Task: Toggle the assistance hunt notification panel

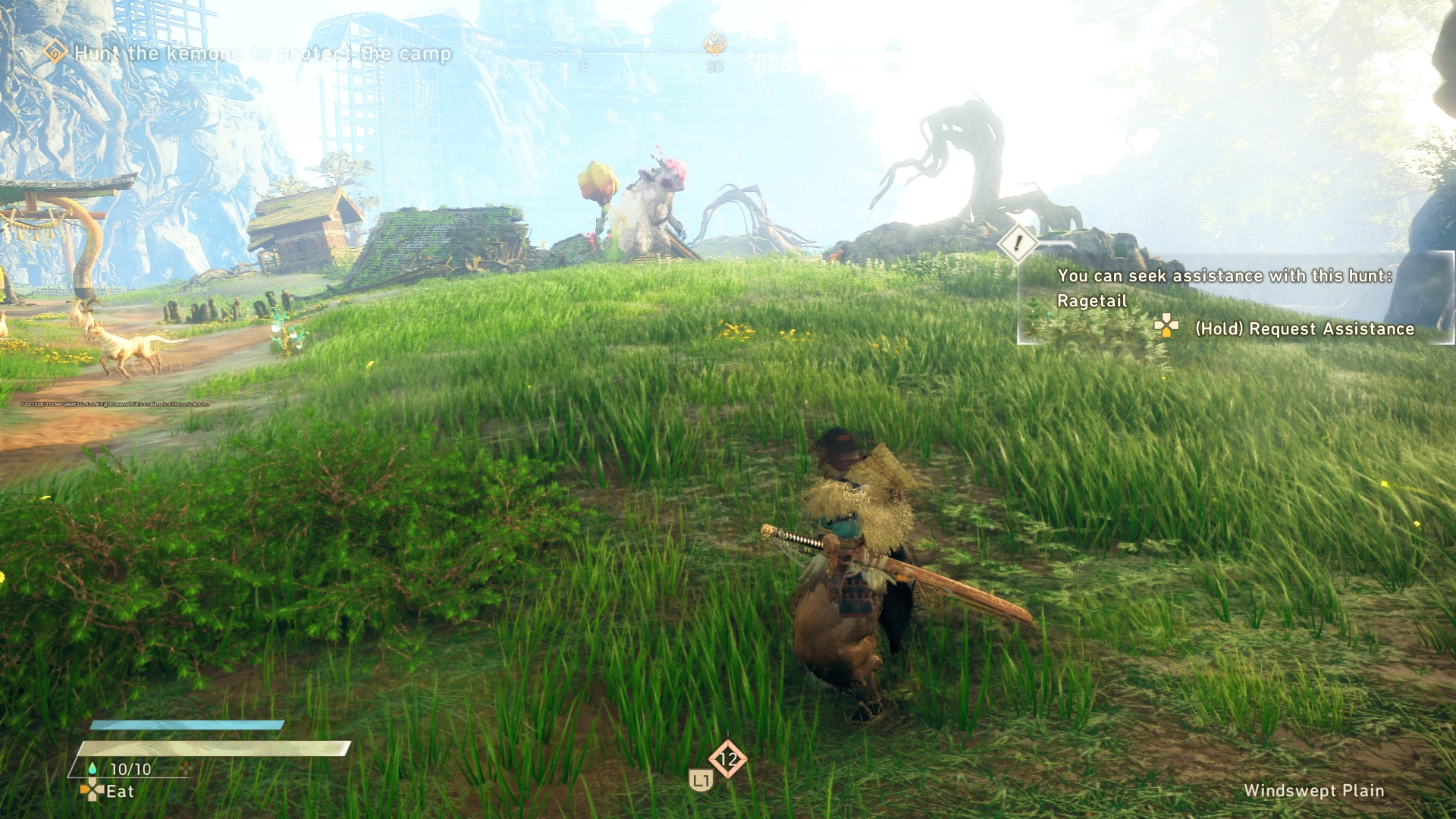Action: 1228,300
